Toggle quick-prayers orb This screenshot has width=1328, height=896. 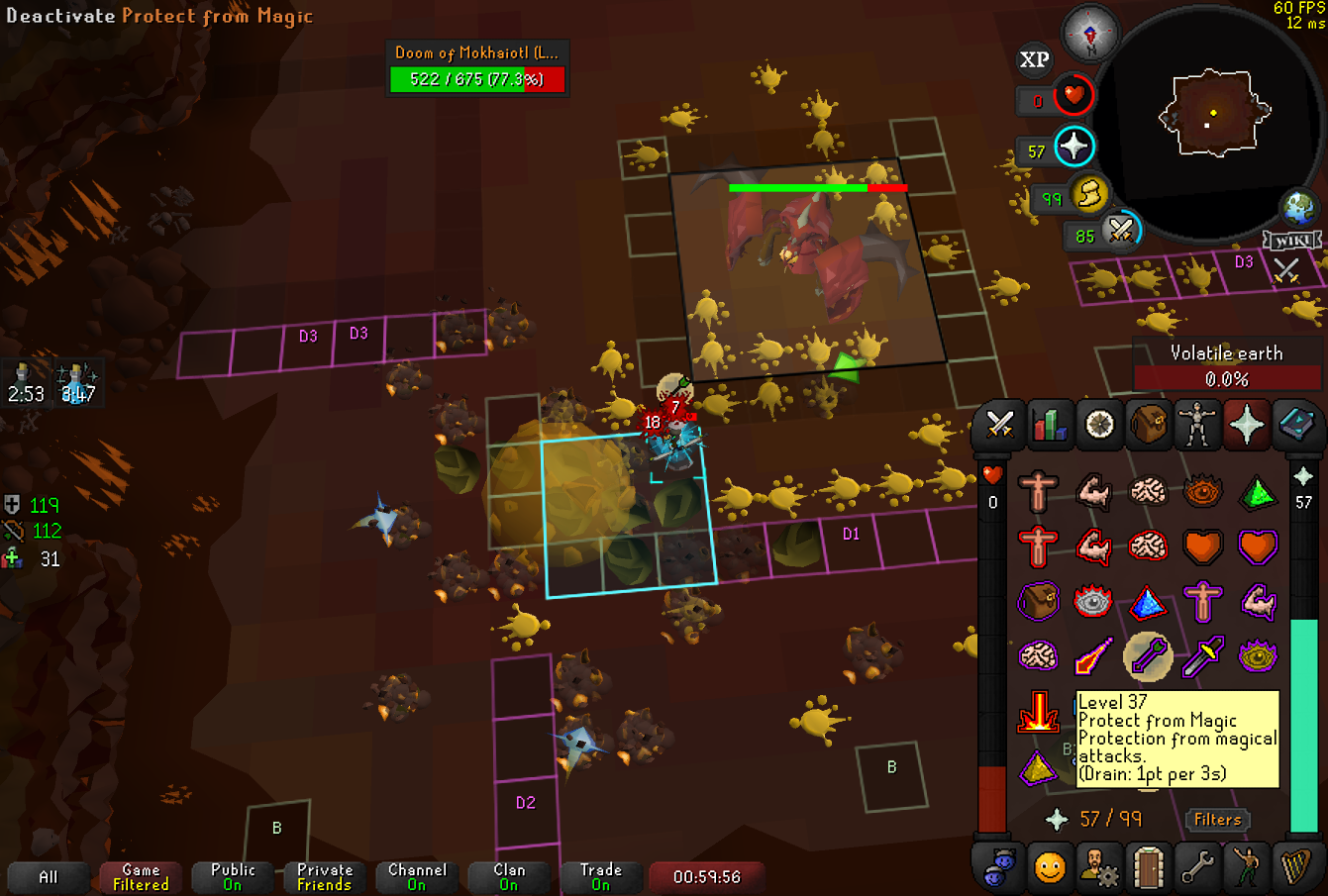[x=1073, y=148]
